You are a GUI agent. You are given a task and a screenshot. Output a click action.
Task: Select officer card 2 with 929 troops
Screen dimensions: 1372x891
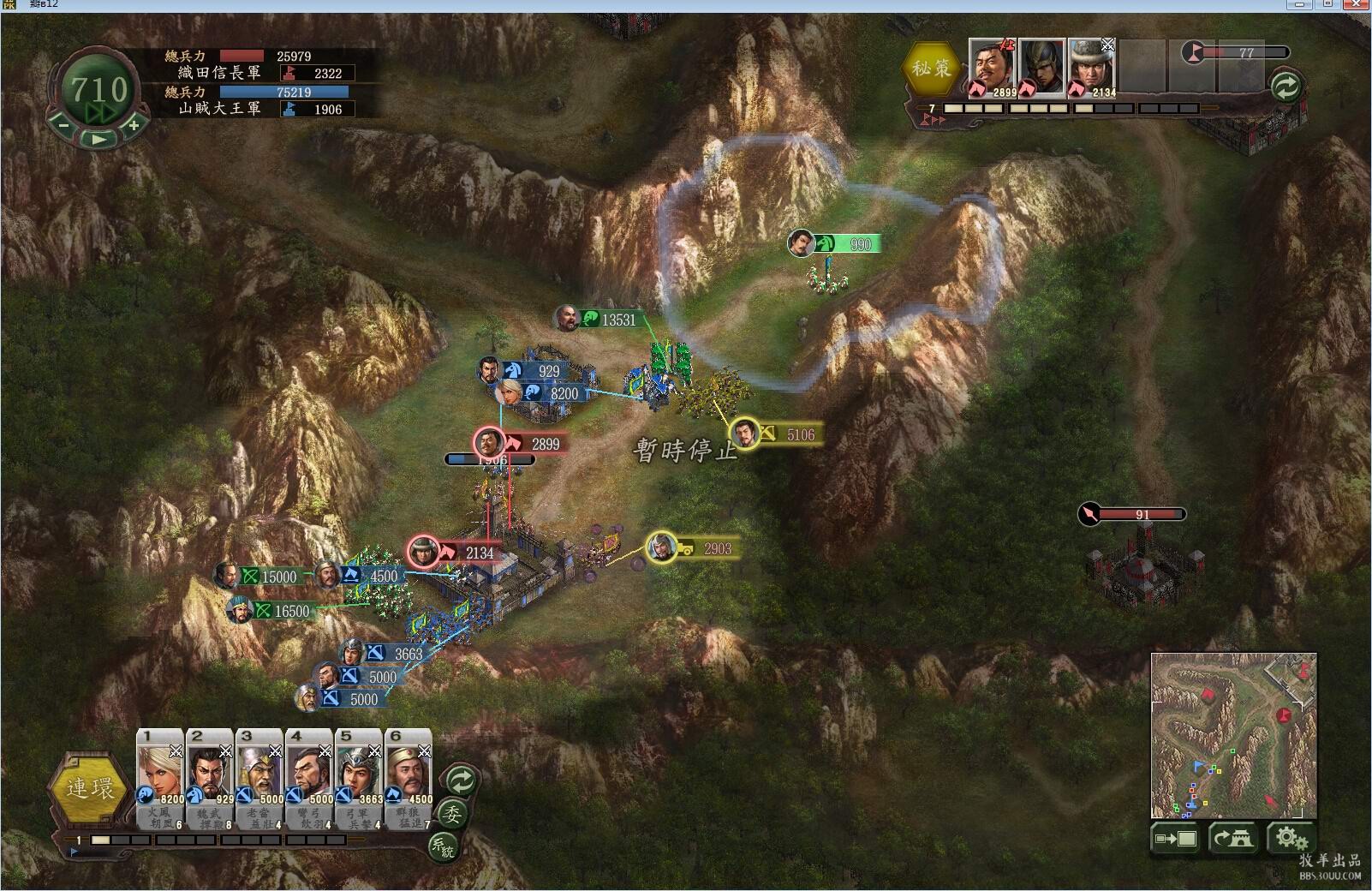[210, 767]
